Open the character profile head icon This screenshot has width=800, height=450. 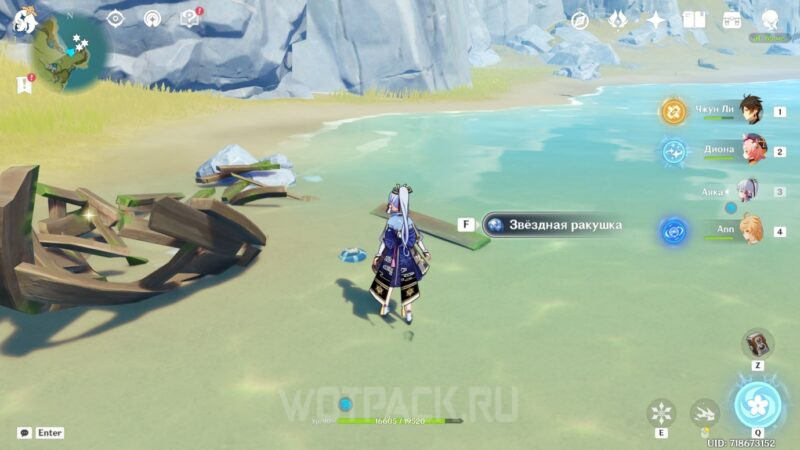(770, 20)
